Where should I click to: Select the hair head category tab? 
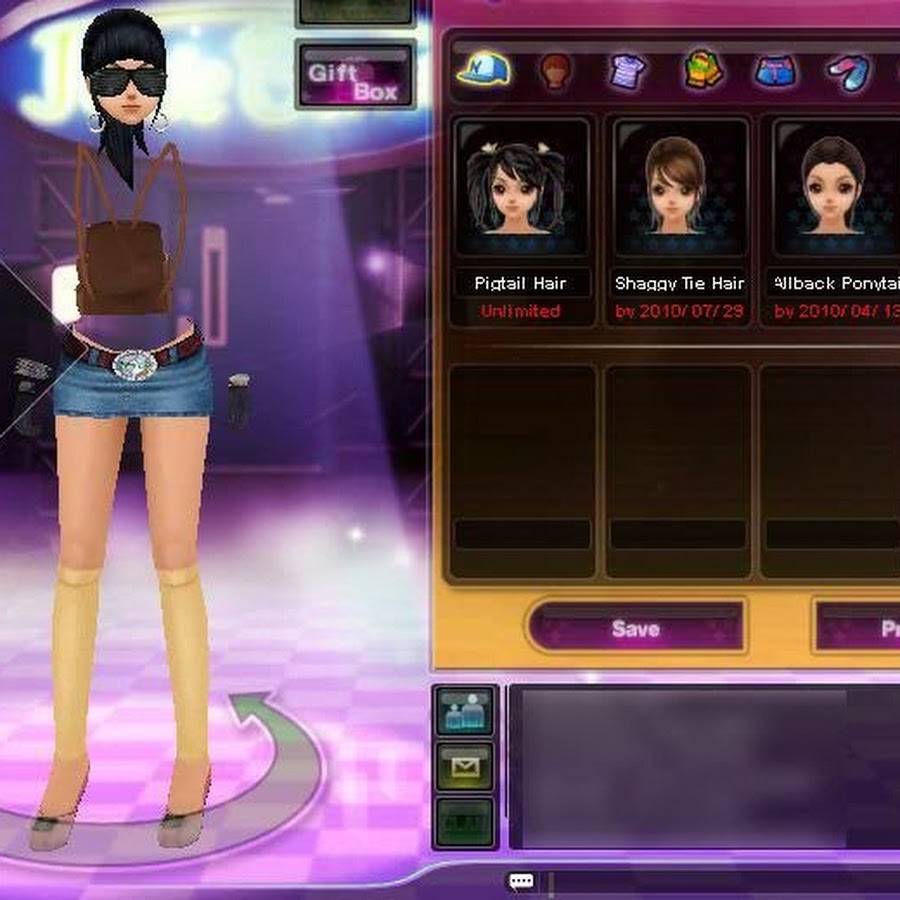(556, 72)
